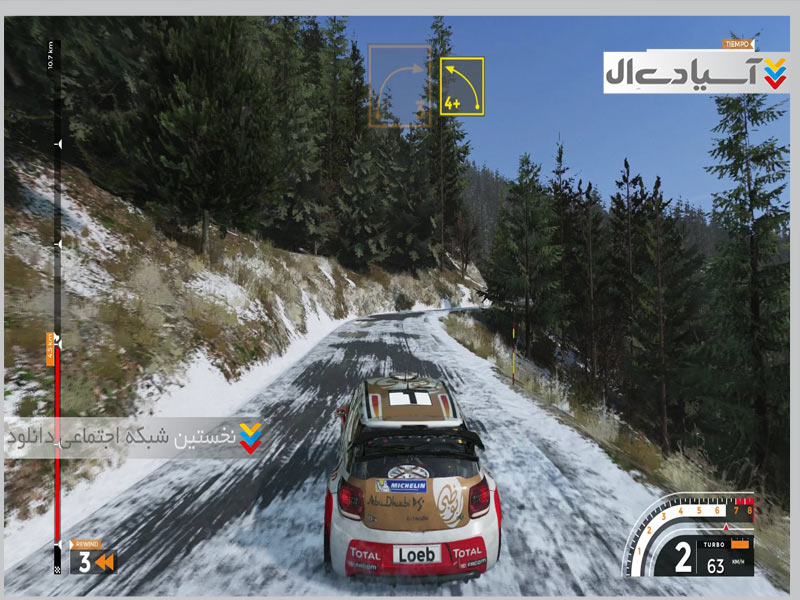Click the rewind icon with orange arrows
800x600 pixels.
(x=105, y=562)
